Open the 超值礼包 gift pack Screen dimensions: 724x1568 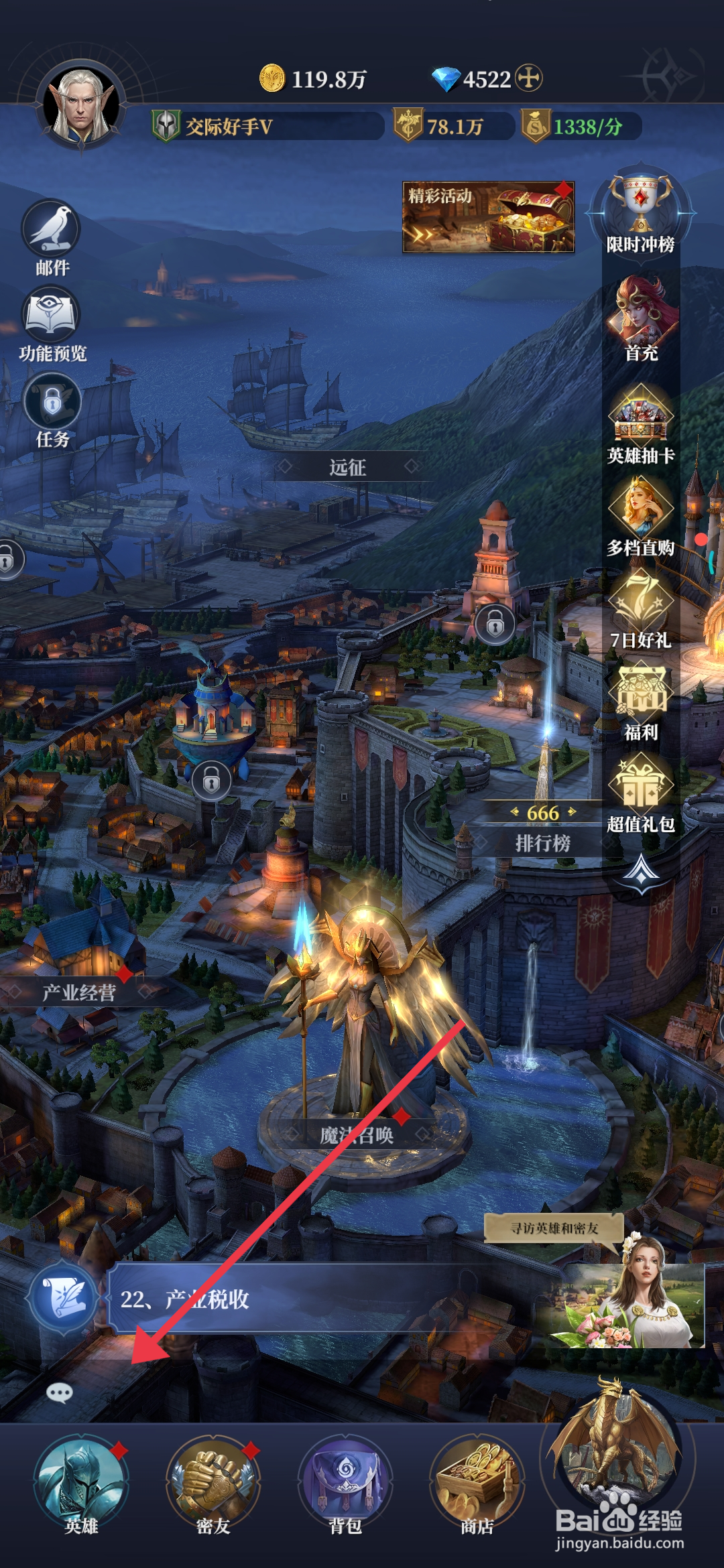point(641,785)
